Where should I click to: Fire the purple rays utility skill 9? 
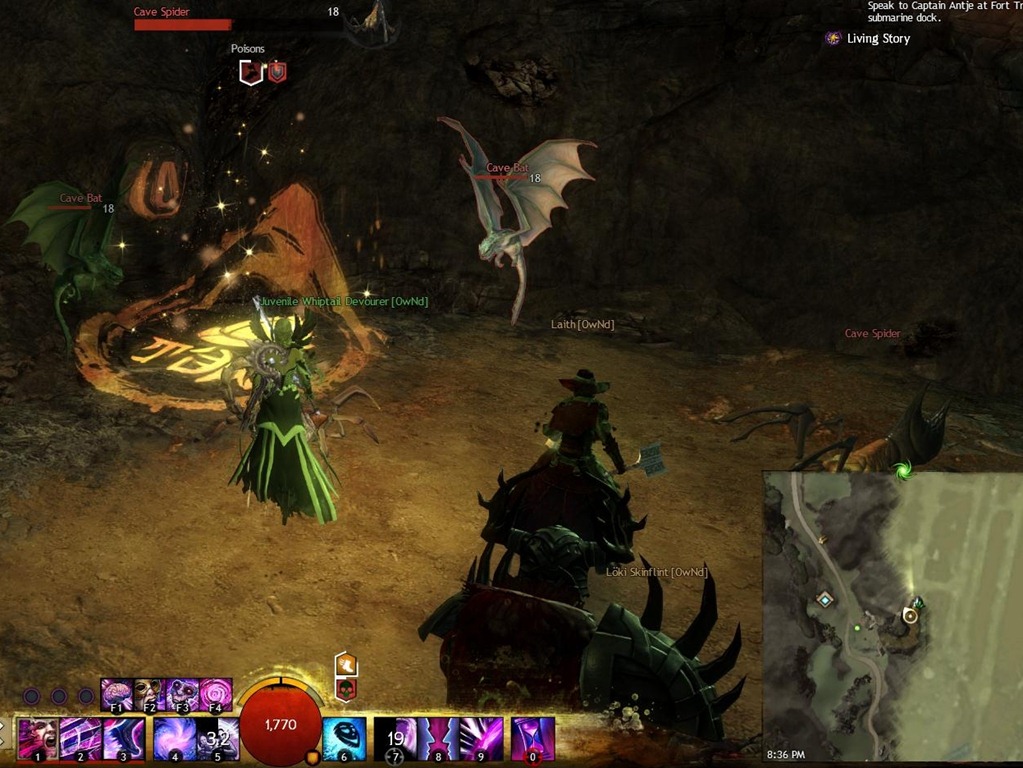coord(481,739)
